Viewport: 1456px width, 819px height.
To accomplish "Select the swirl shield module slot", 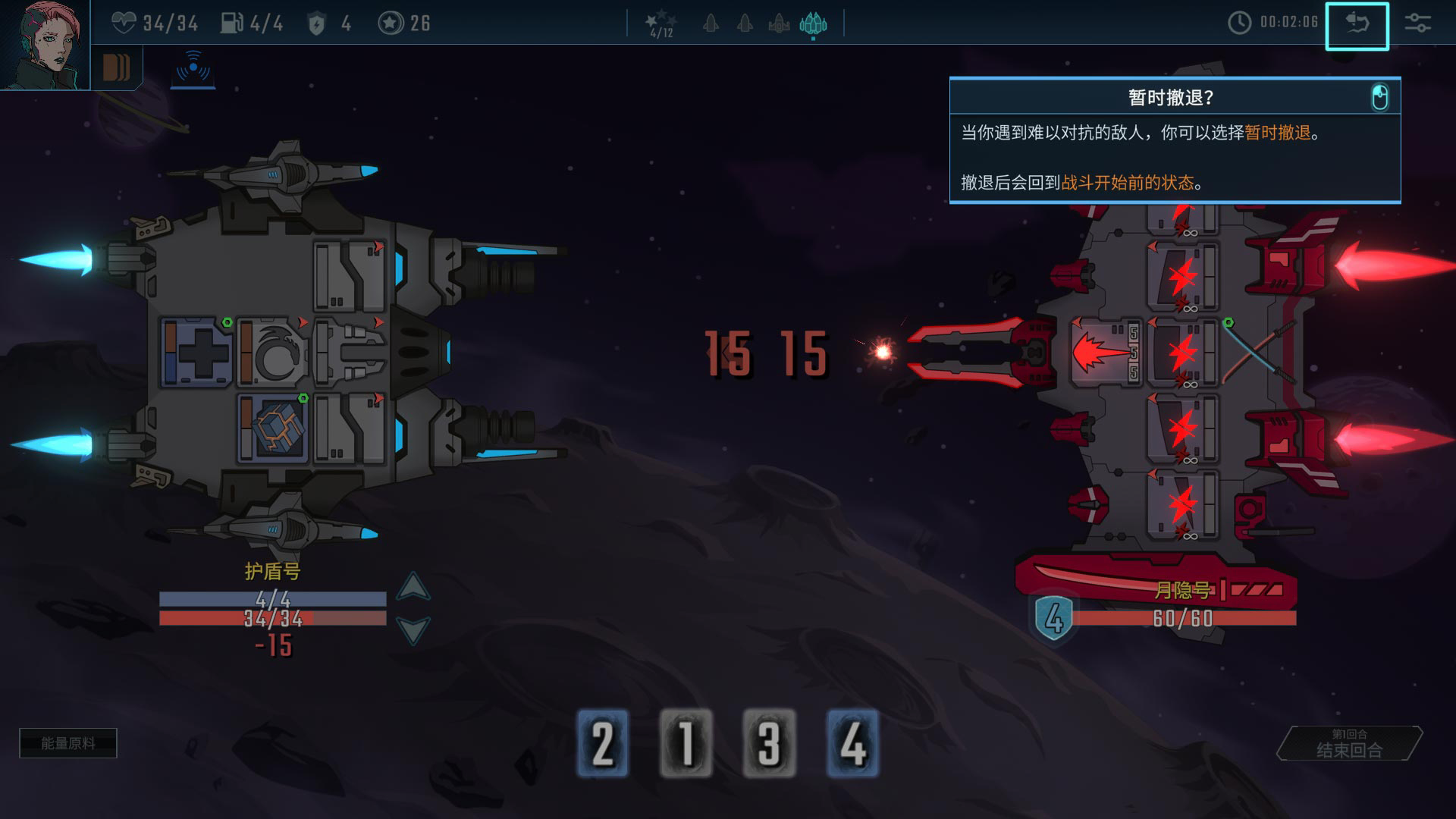I will tap(271, 353).
